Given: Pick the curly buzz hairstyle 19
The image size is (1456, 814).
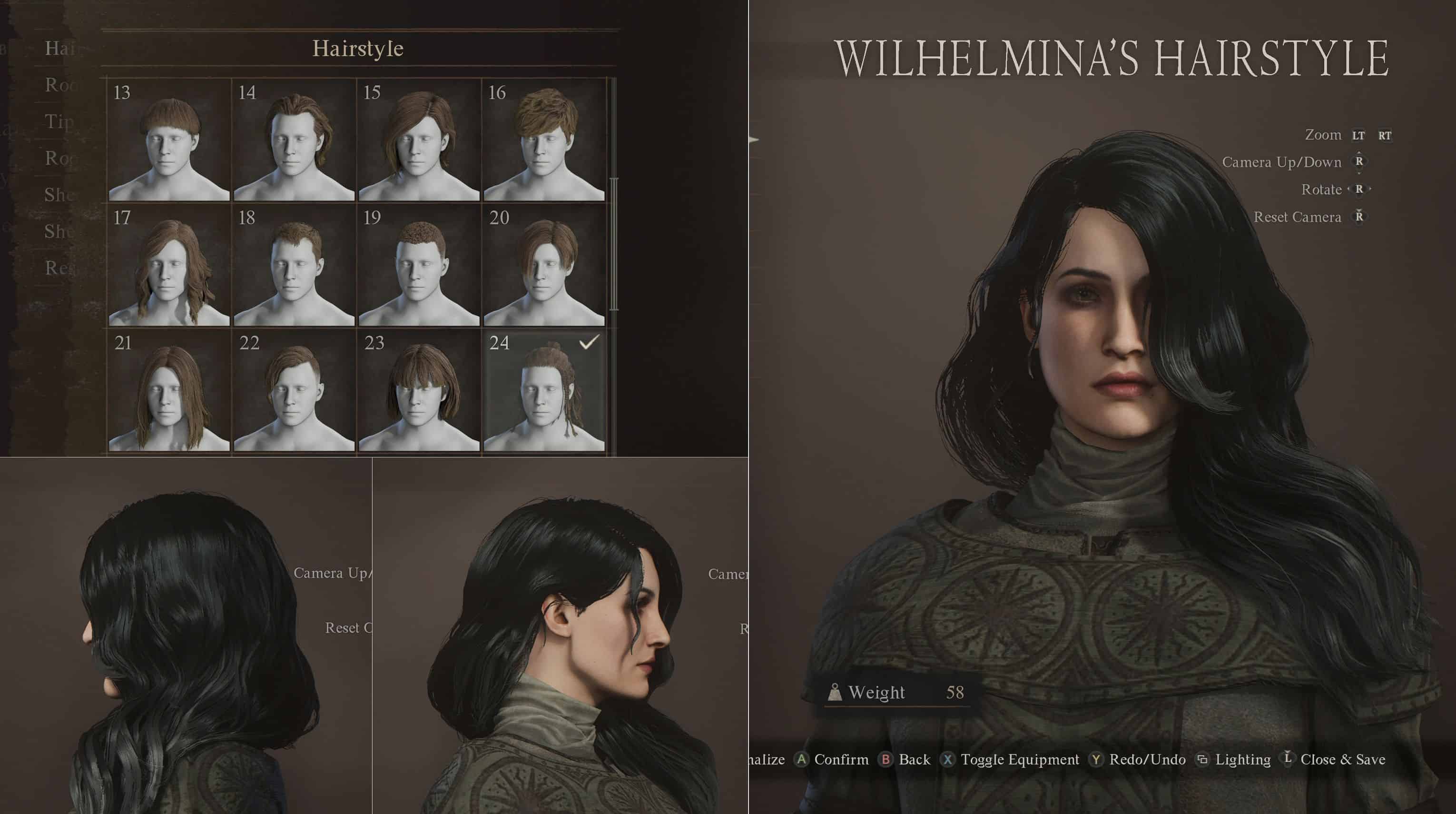Looking at the screenshot, I should [419, 265].
